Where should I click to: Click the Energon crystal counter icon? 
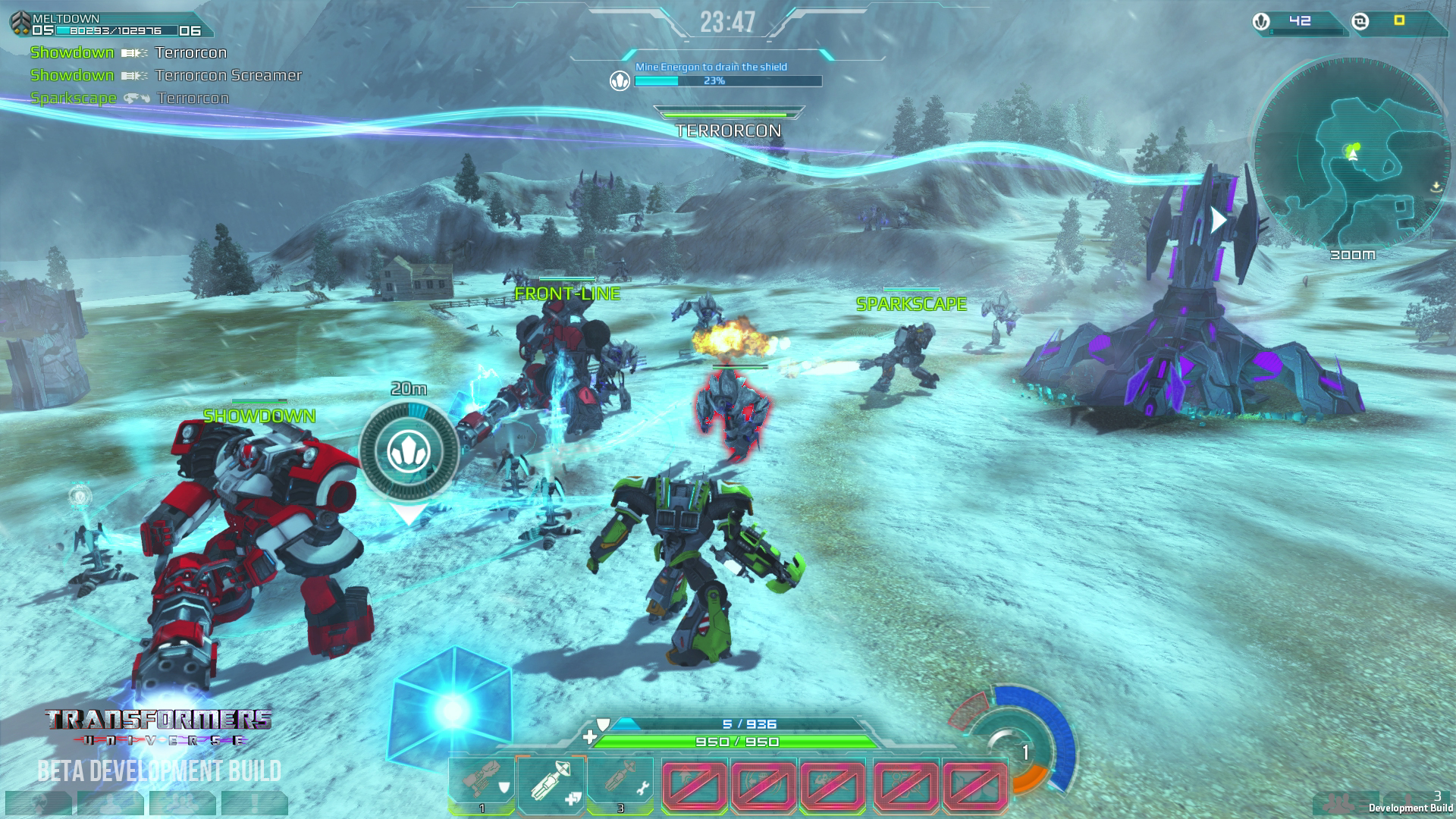(x=1261, y=21)
